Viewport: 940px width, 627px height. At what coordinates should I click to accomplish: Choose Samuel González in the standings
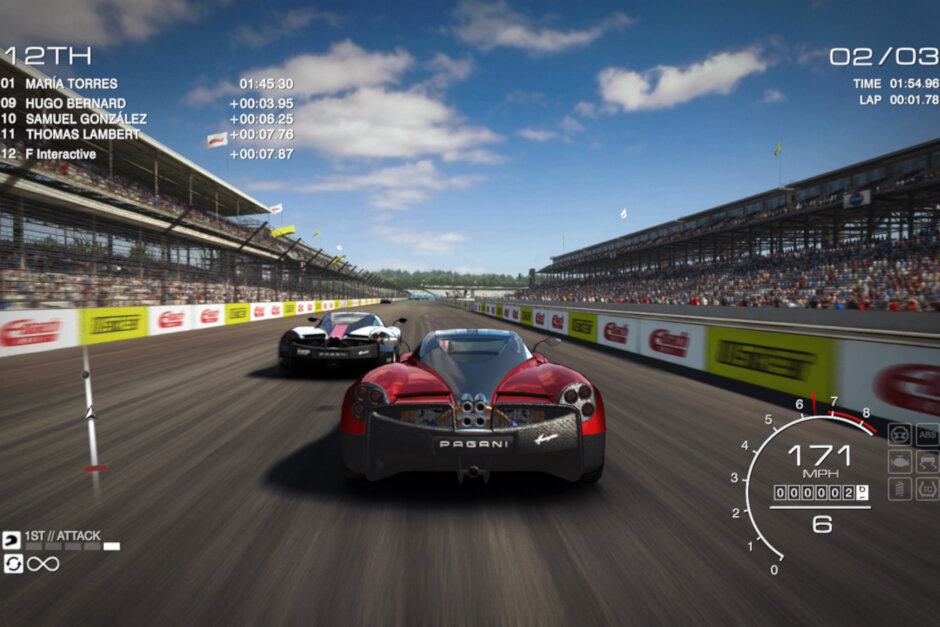86,119
